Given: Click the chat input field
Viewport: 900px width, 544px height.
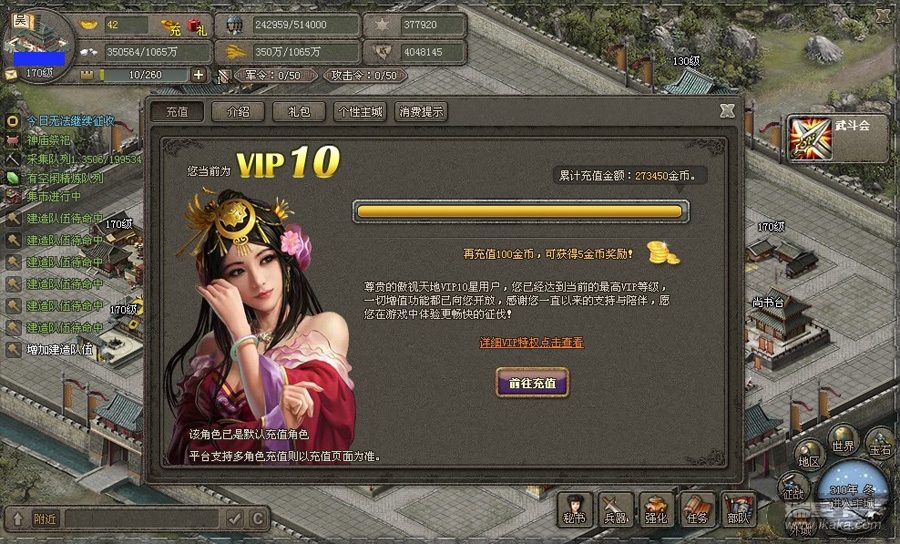Looking at the screenshot, I should 140,518.
